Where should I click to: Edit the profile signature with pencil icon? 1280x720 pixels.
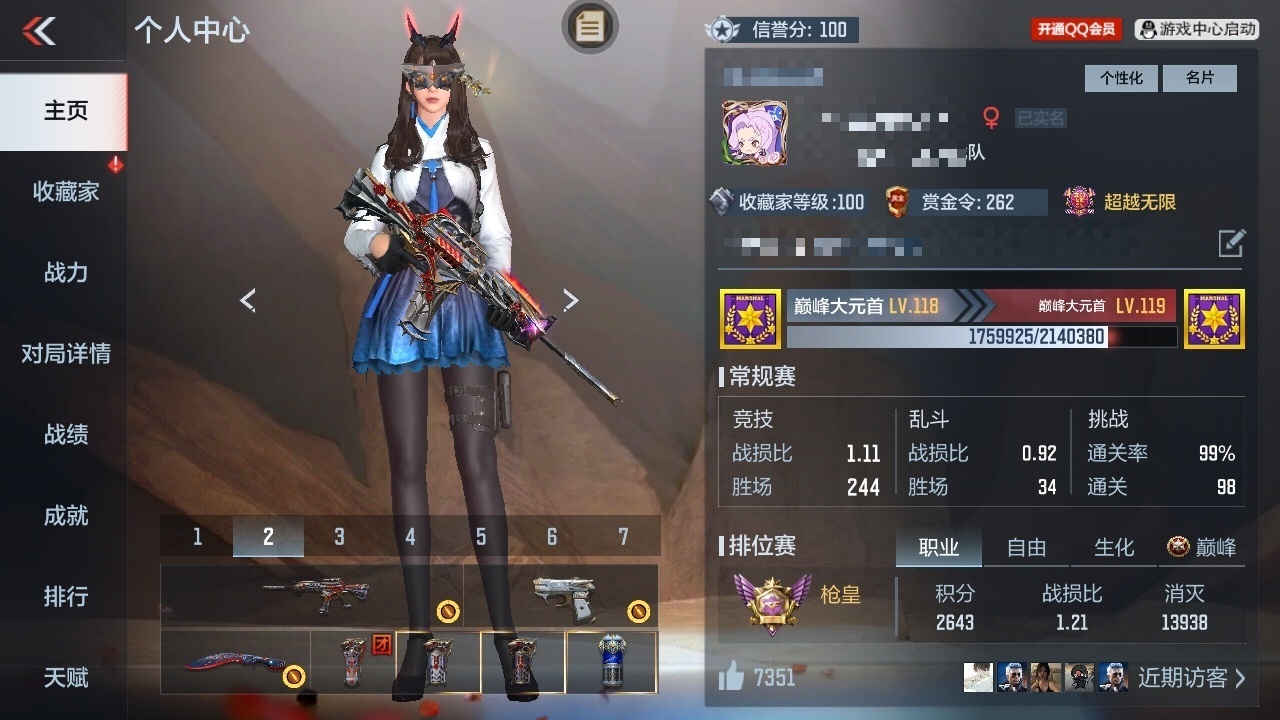point(1231,243)
